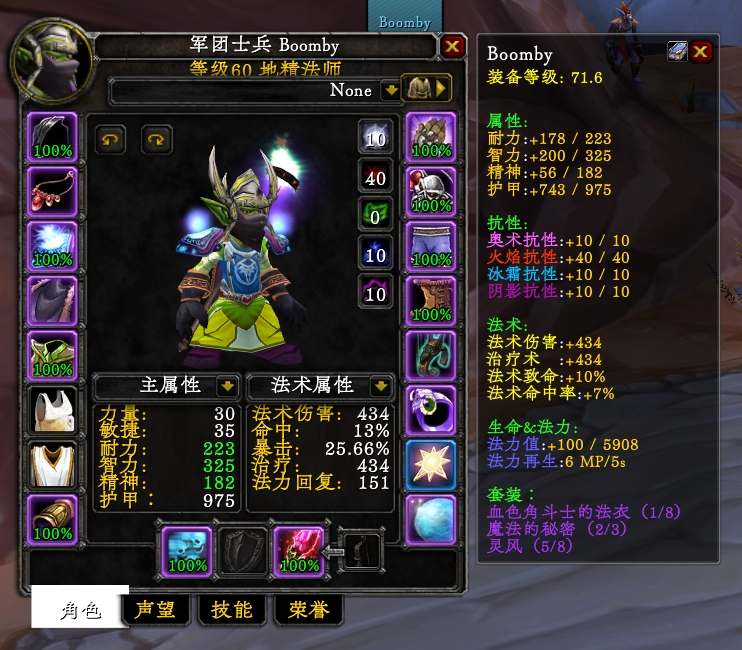Click the armor outfit button beside the dropdown
The width and height of the screenshot is (742, 650).
tap(426, 89)
